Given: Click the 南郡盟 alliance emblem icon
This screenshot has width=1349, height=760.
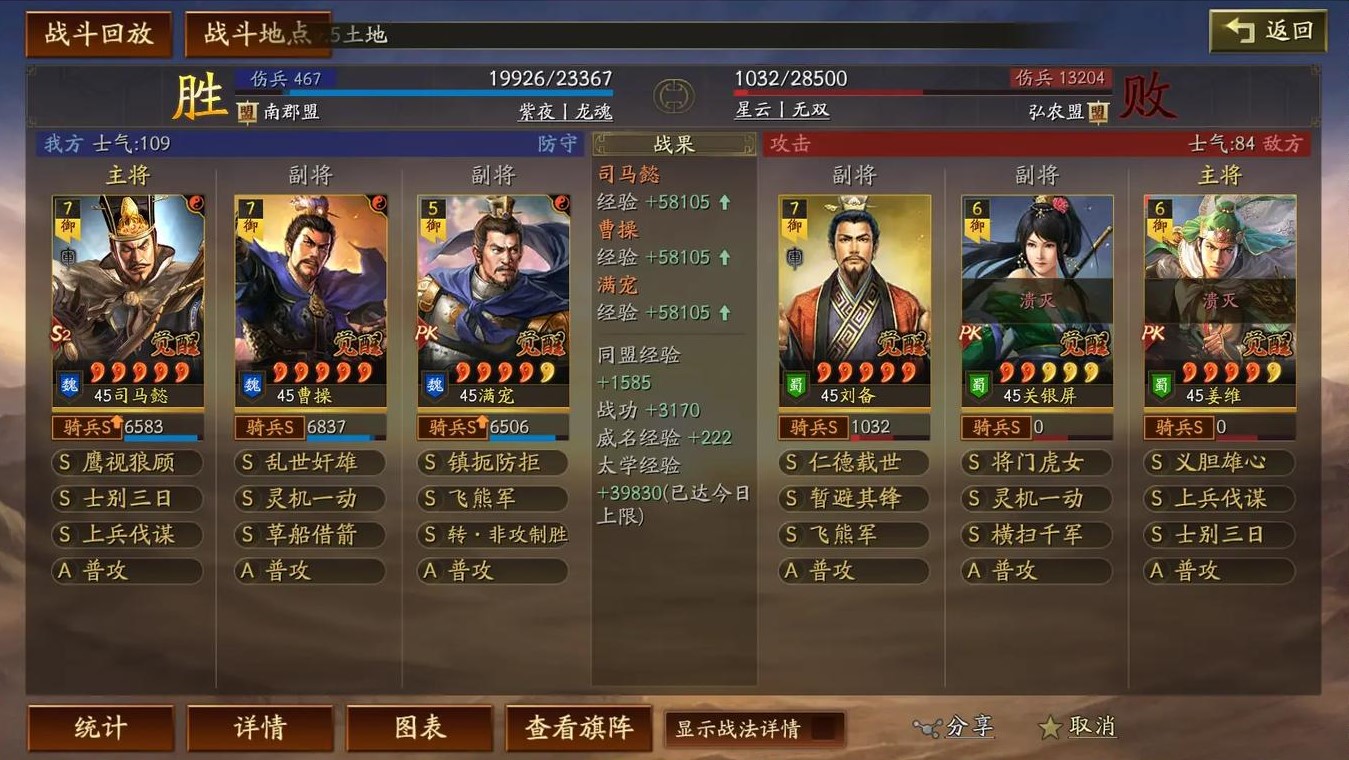Looking at the screenshot, I should tap(245, 112).
